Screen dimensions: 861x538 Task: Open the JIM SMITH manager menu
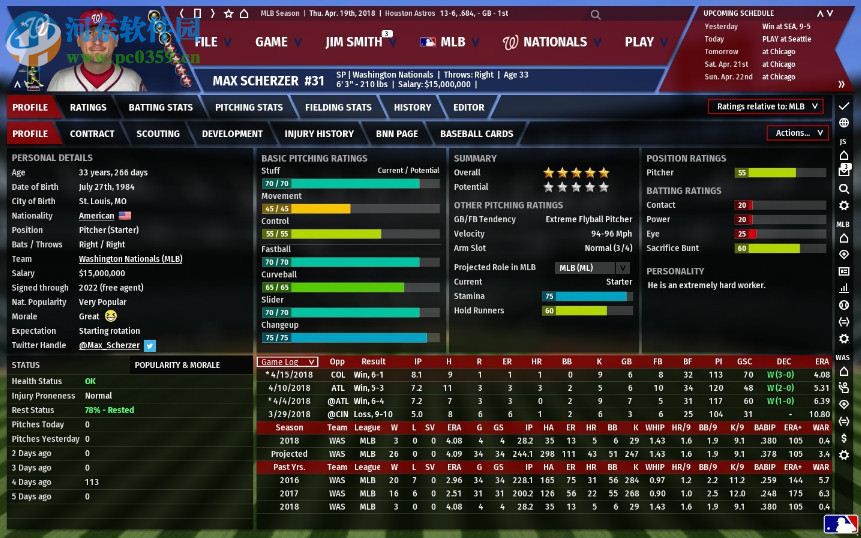click(x=354, y=42)
